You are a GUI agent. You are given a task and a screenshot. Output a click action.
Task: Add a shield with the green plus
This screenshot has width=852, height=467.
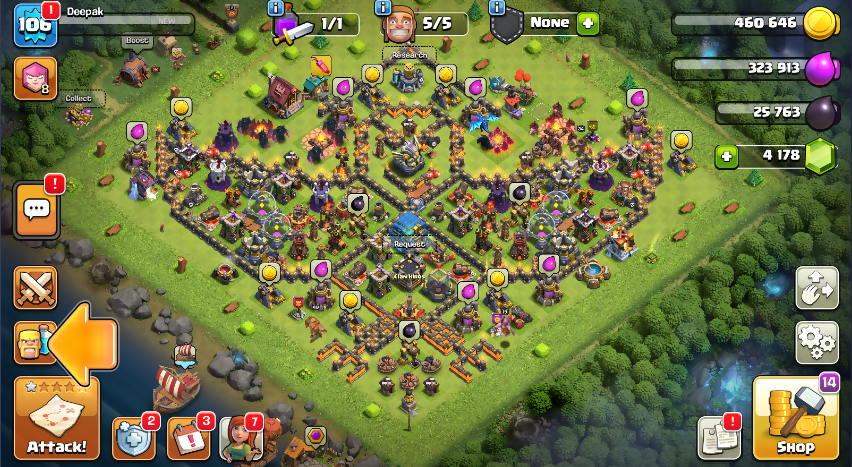click(x=587, y=22)
